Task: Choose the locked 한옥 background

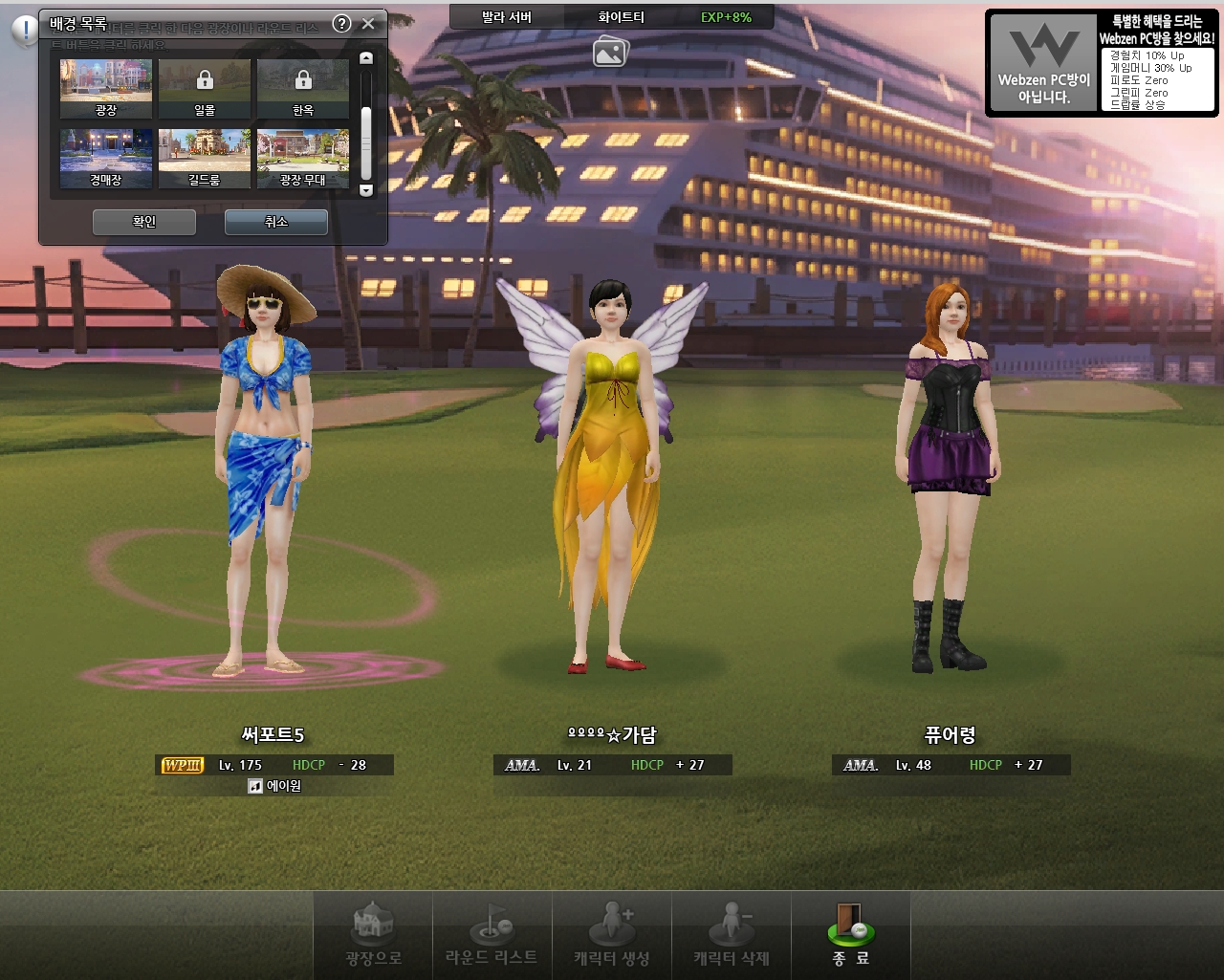Action: coord(303,88)
